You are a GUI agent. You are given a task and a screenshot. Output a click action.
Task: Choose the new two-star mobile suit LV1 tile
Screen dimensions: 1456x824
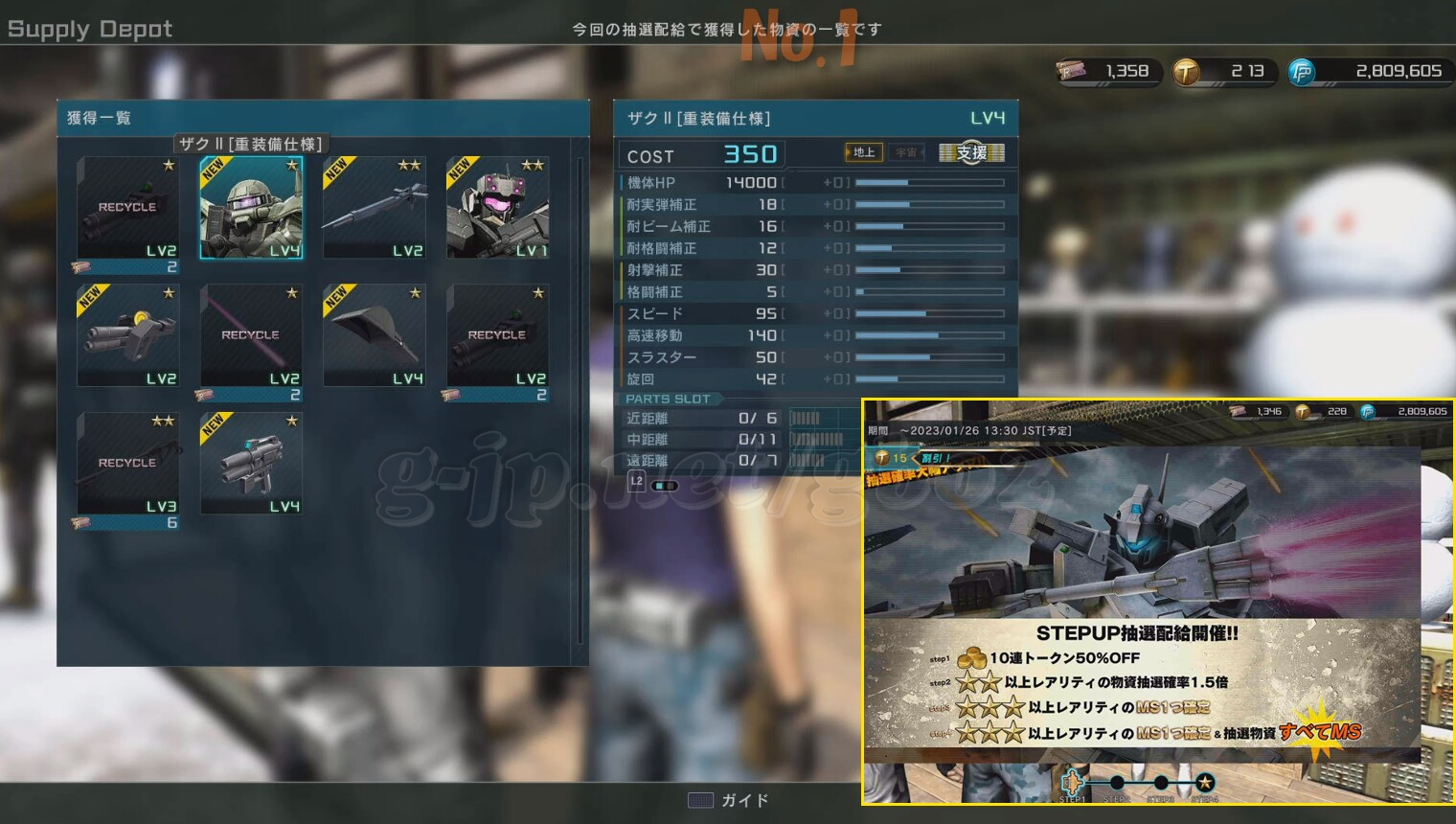pyautogui.click(x=497, y=208)
